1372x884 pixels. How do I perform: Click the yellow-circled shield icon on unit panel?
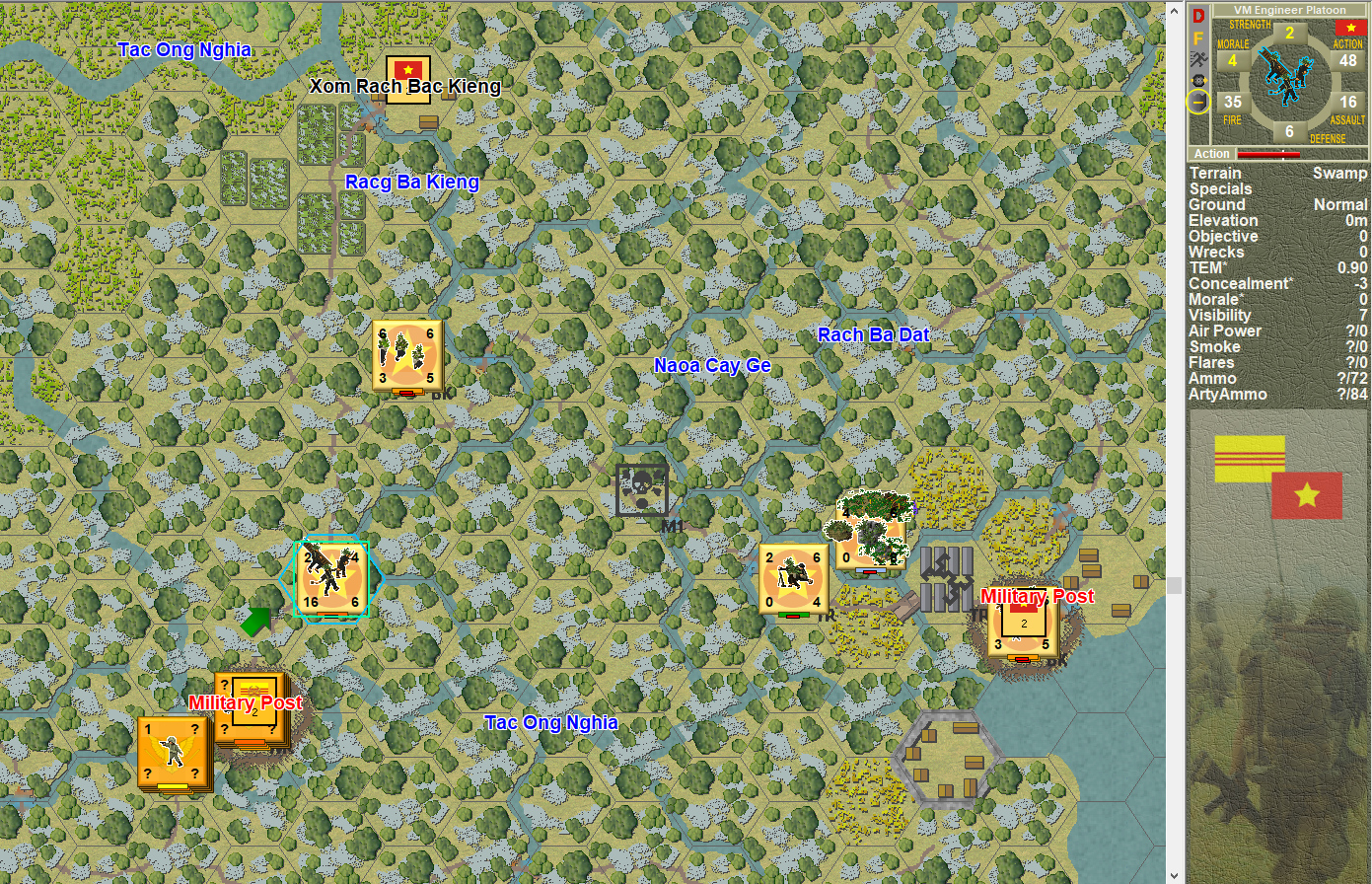pyautogui.click(x=1197, y=100)
